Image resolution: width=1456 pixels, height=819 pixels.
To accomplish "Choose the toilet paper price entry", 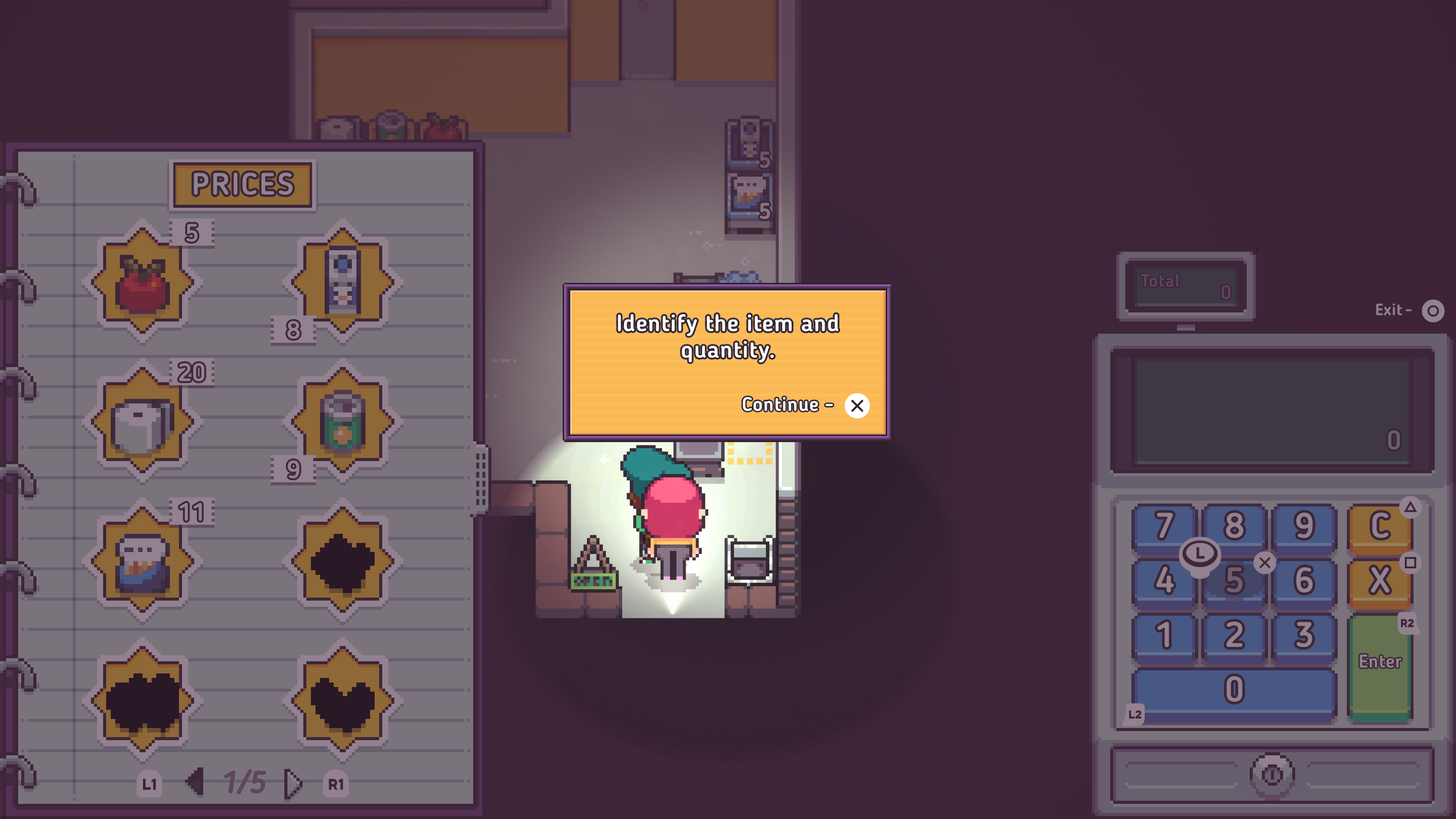I will [x=143, y=421].
